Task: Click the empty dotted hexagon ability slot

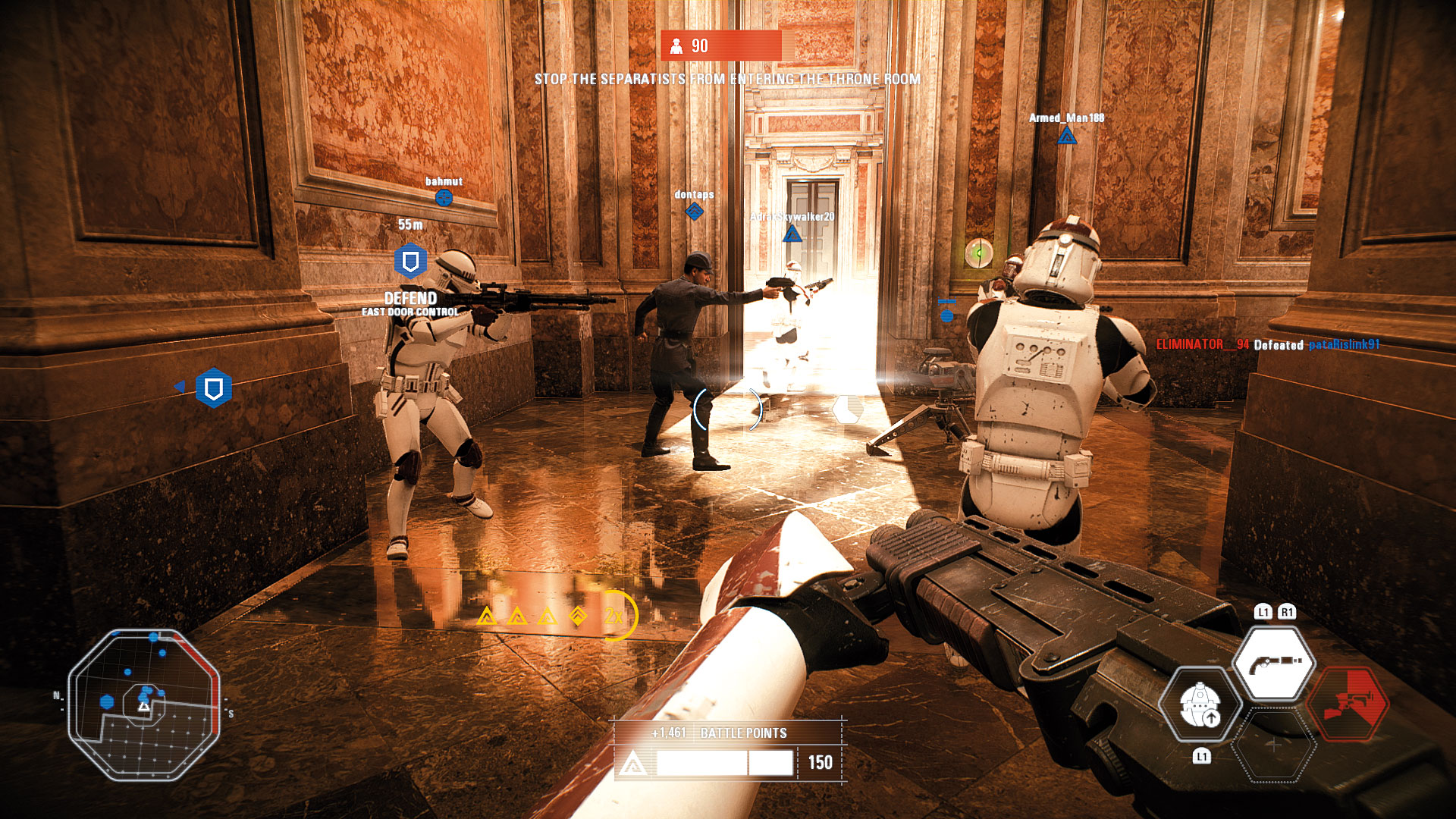Action: [x=1274, y=746]
